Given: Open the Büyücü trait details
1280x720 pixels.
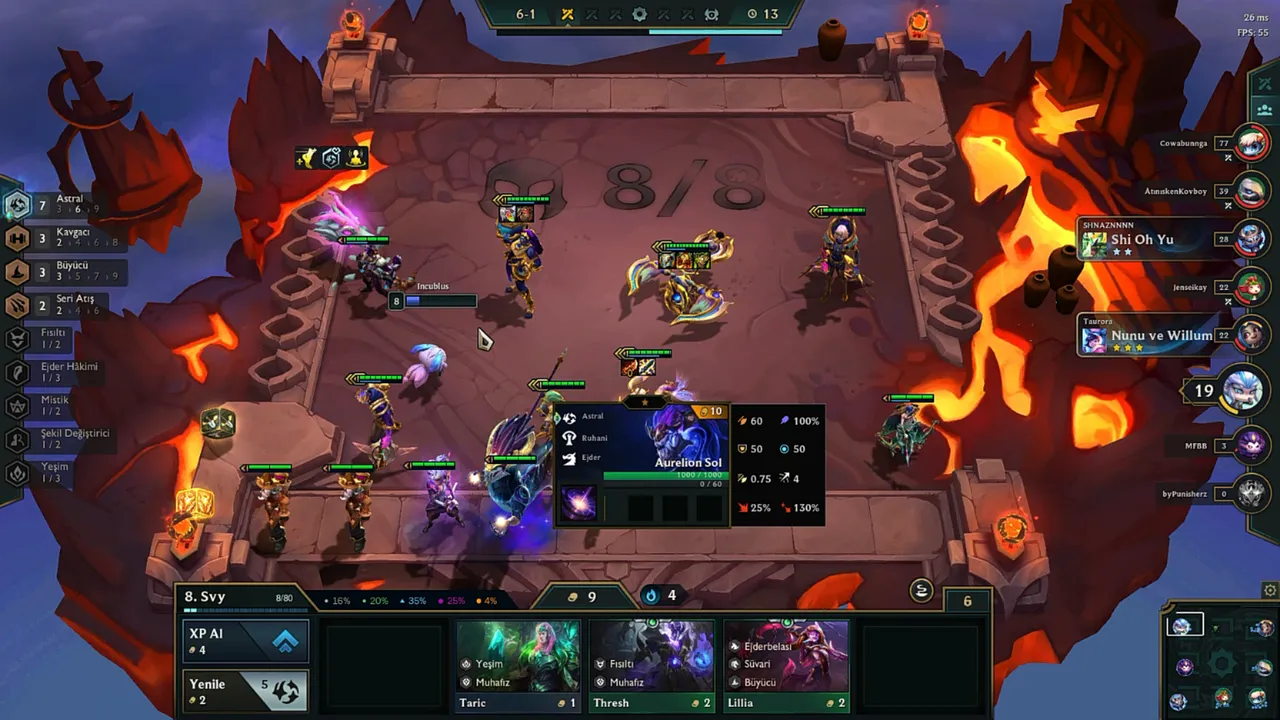Looking at the screenshot, I should pyautogui.click(x=16, y=272).
